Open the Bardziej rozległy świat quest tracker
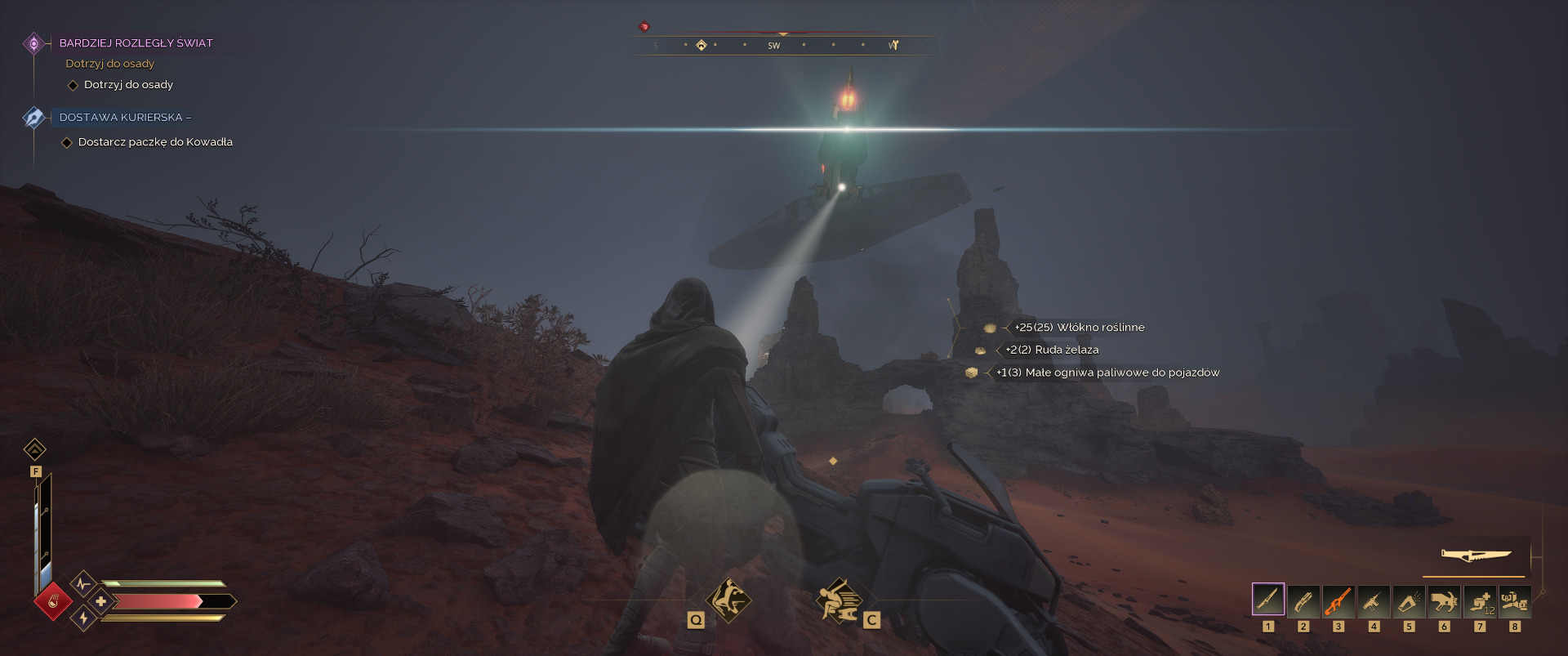Screen dimensions: 1568x656 point(136,43)
